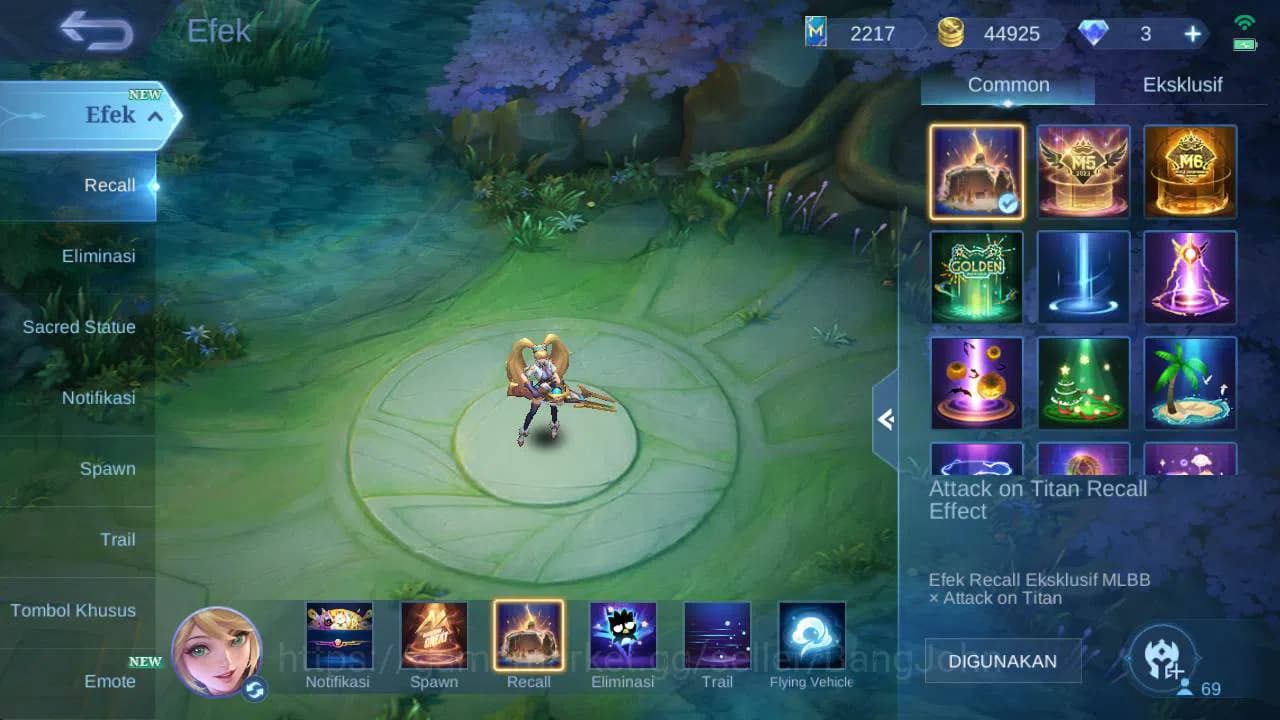Click the Trail effect icon in the bottom bar
The width and height of the screenshot is (1280, 720).
click(717, 634)
